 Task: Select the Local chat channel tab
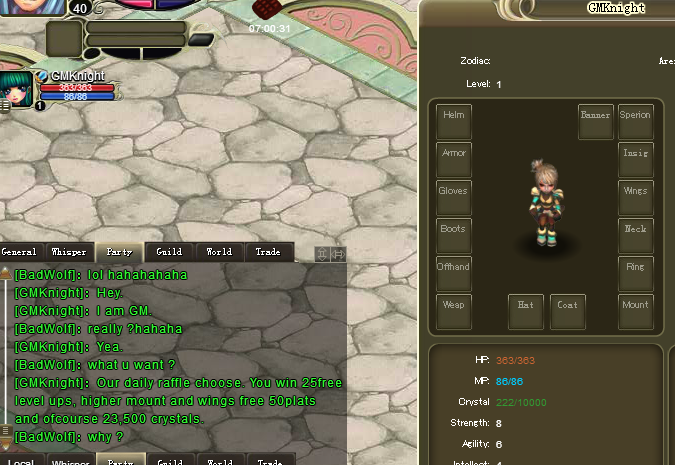(x=21, y=462)
